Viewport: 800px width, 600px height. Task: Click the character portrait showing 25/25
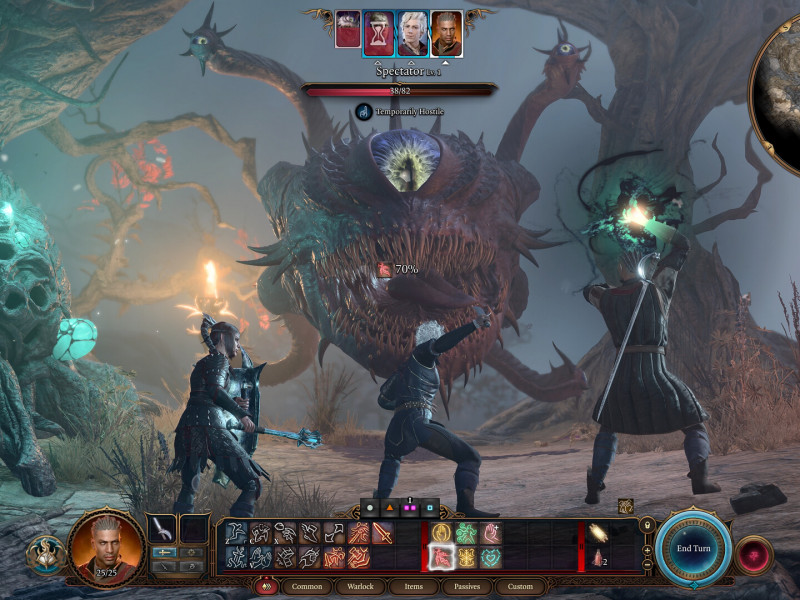(x=105, y=548)
